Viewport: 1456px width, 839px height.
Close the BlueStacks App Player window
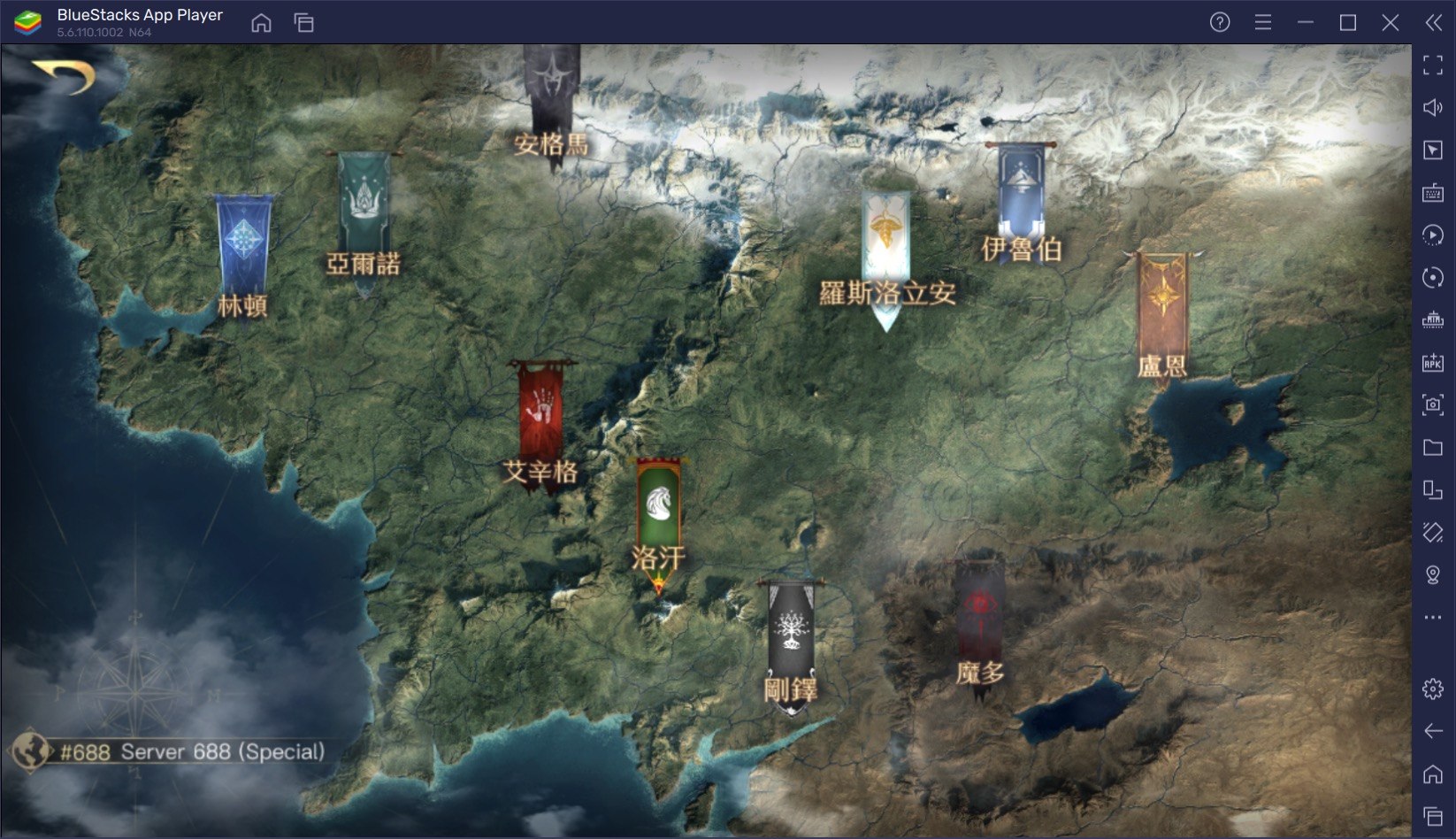tap(1391, 23)
